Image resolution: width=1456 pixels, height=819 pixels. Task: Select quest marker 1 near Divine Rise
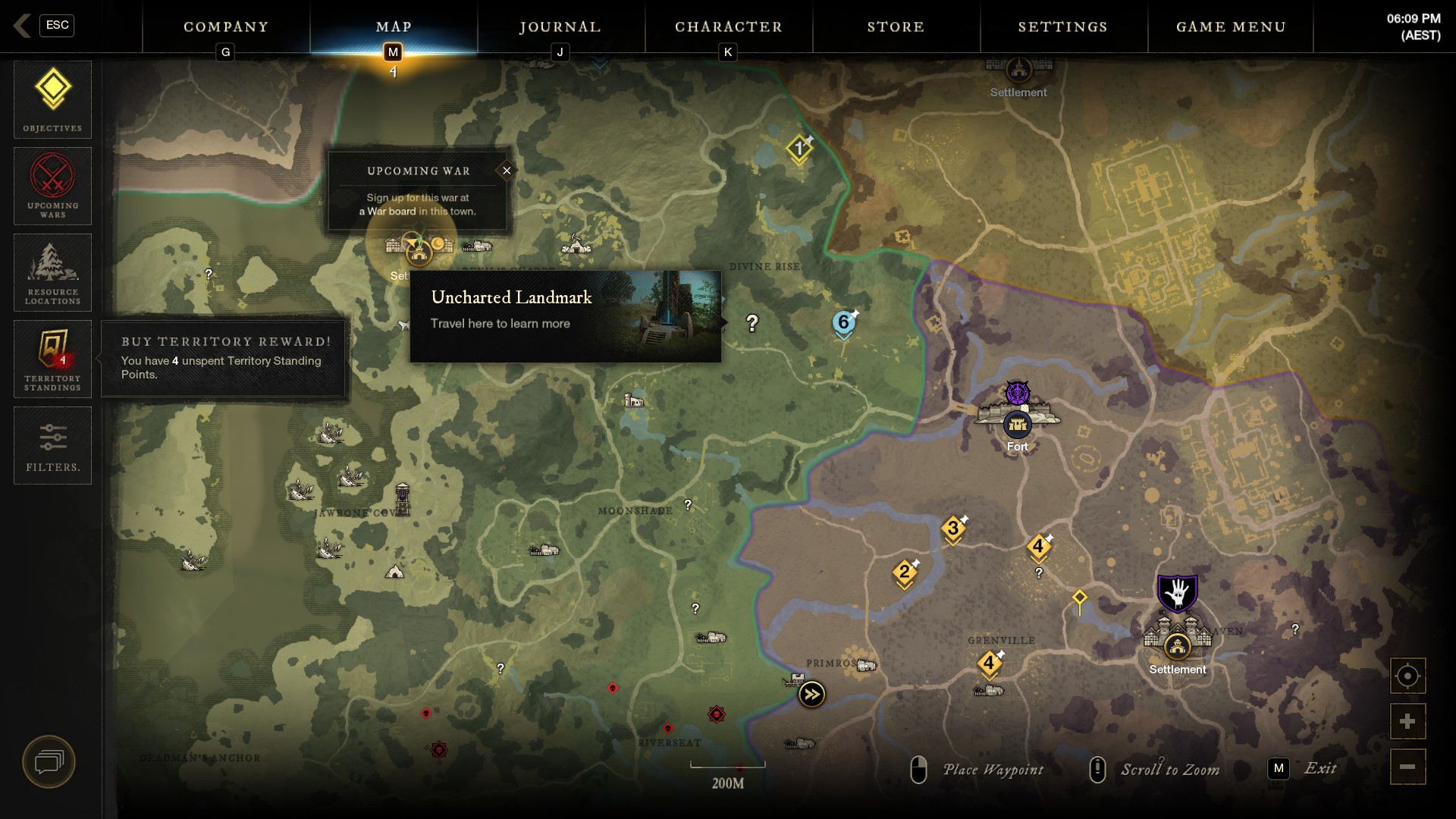point(800,149)
